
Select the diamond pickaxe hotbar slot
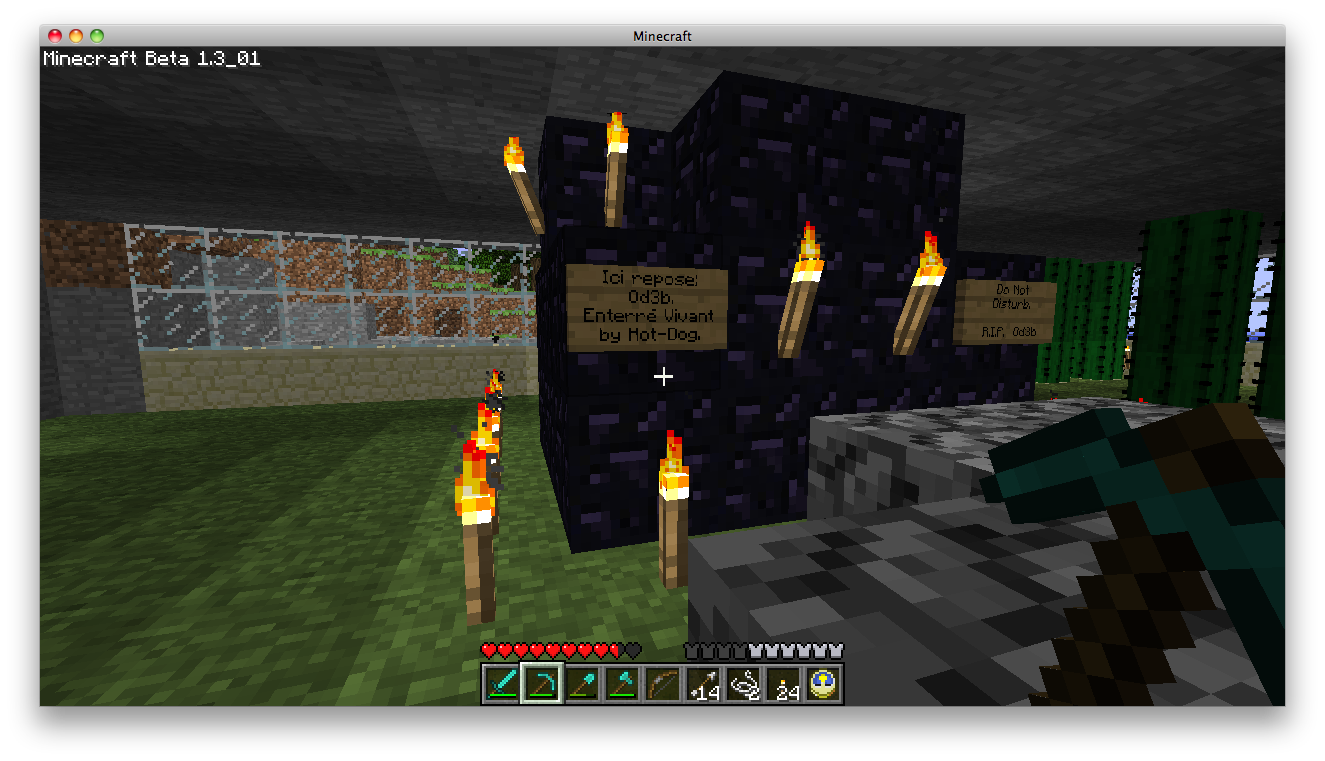pos(541,684)
